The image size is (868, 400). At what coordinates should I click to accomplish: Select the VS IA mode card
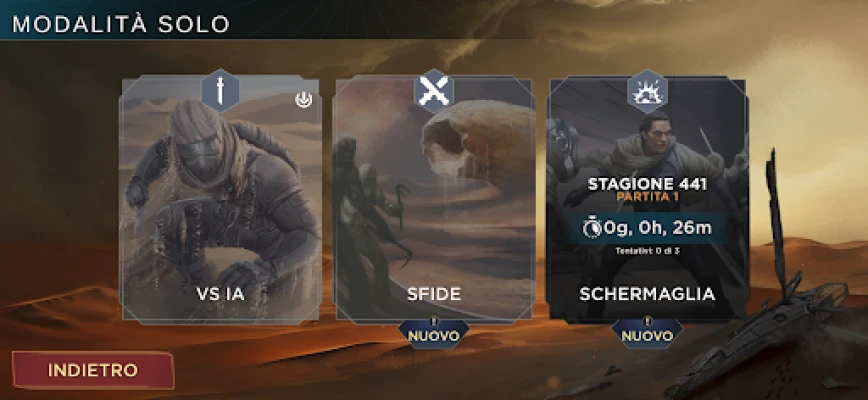coord(221,200)
